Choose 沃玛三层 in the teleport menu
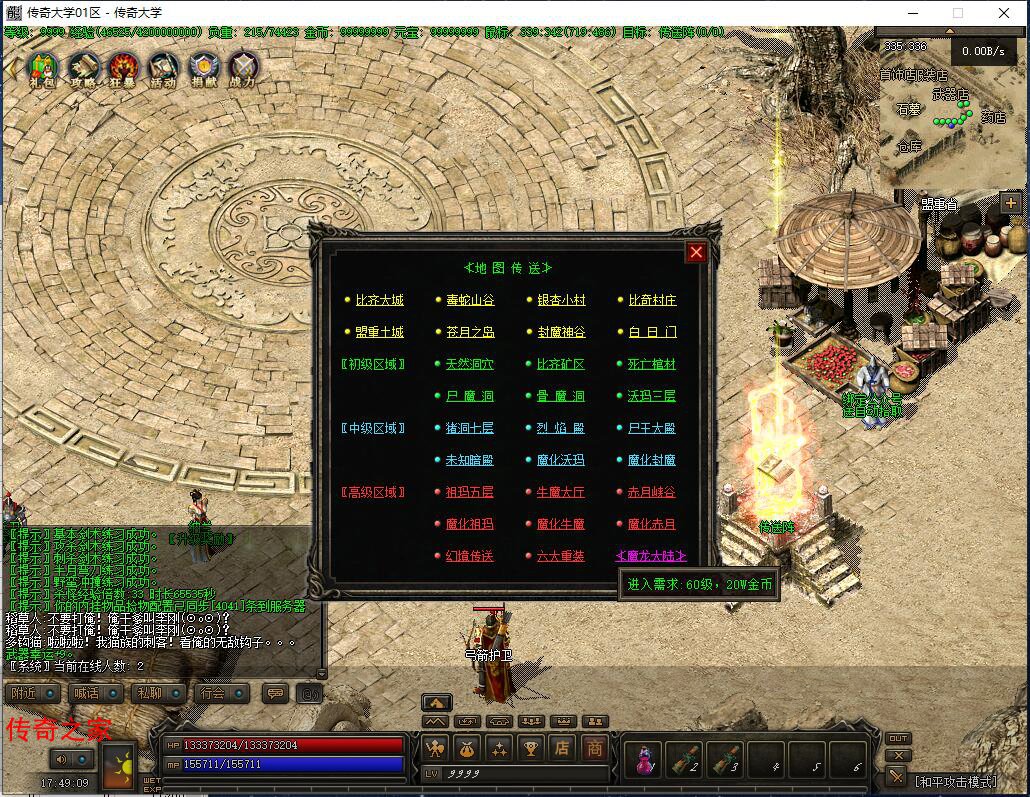This screenshot has height=797, width=1030. click(x=652, y=396)
